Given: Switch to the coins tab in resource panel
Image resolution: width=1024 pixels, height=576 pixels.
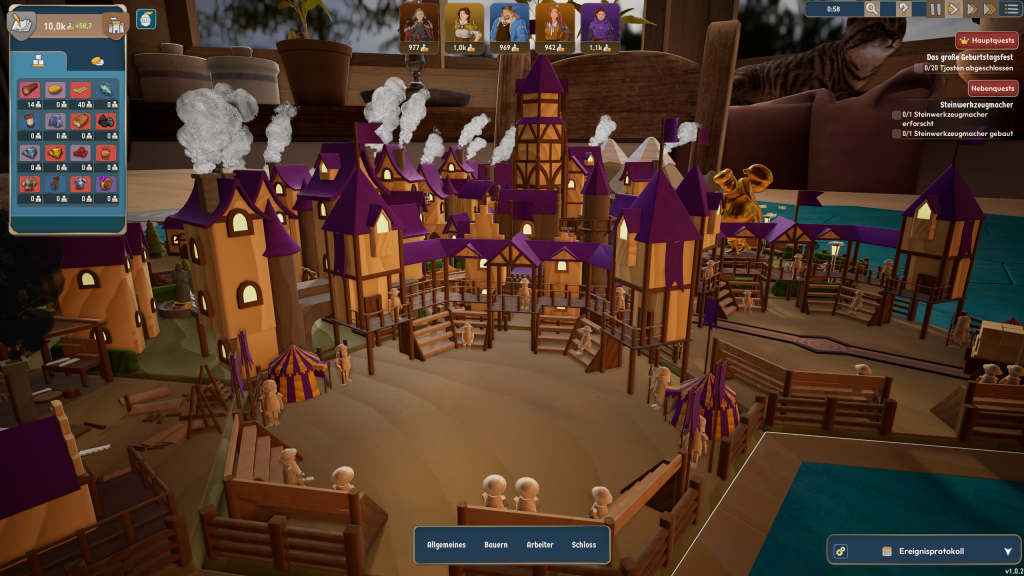Looking at the screenshot, I should pos(96,60).
